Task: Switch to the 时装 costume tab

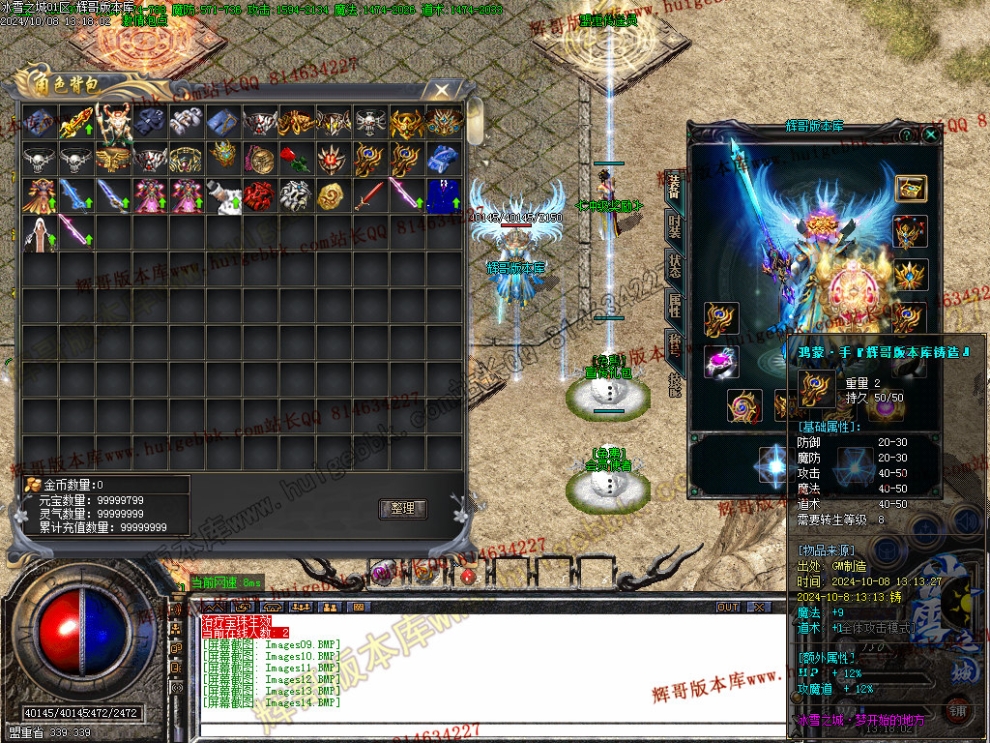Action: tap(675, 226)
